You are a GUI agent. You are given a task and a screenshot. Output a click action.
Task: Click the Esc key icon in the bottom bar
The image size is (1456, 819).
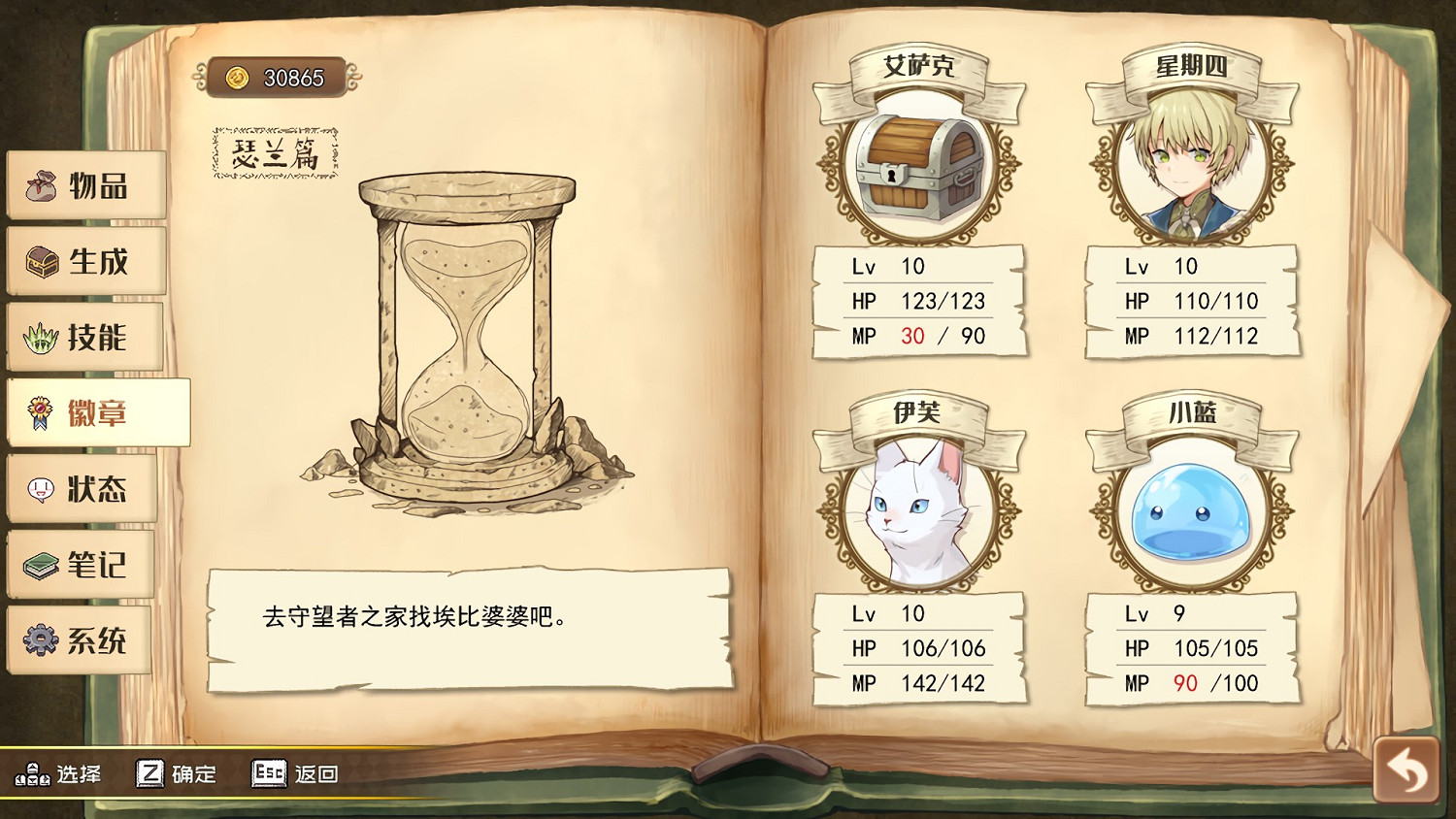point(269,773)
